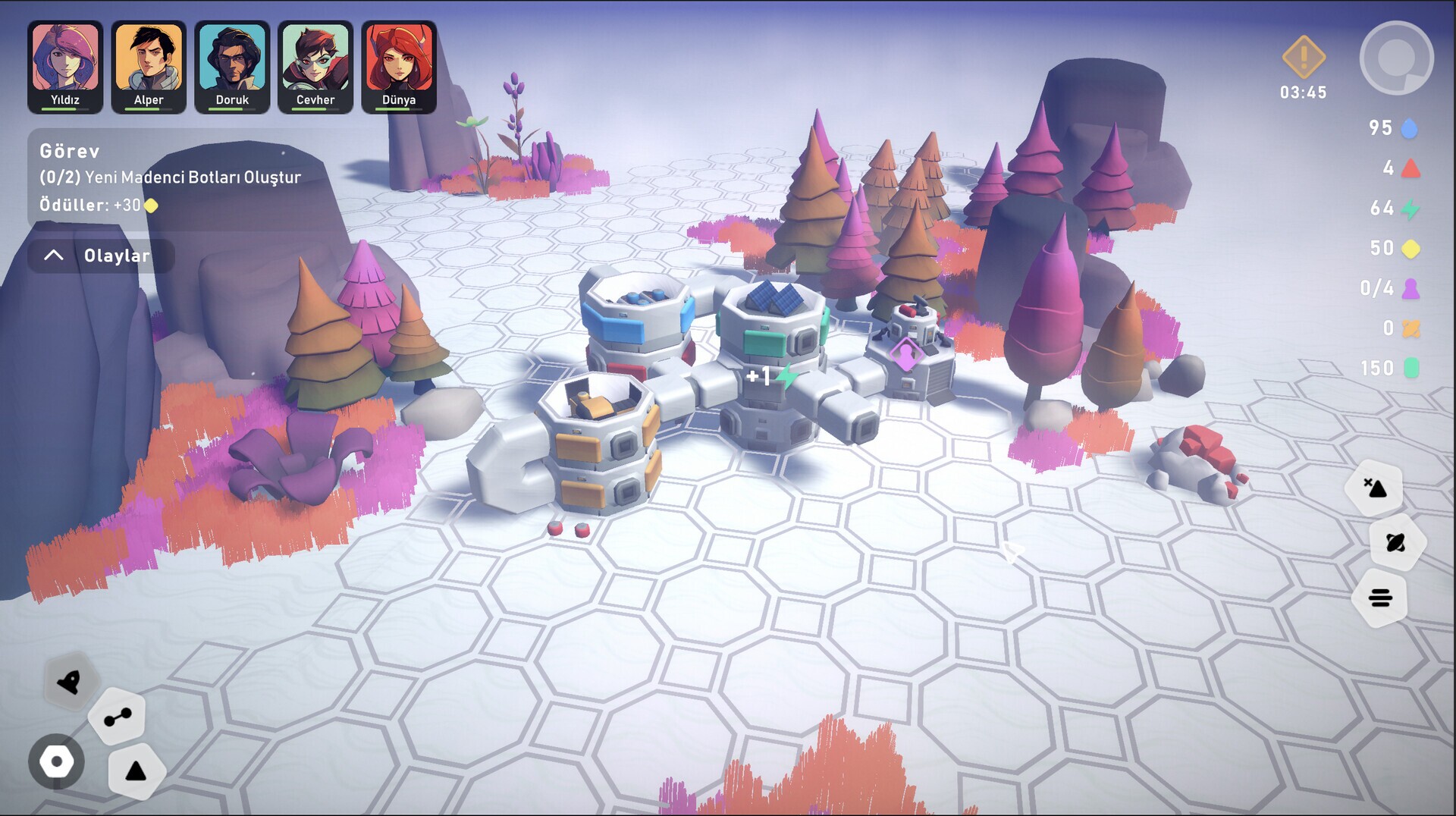Open the hex nut build menu
The height and width of the screenshot is (816, 1456).
tap(57, 762)
